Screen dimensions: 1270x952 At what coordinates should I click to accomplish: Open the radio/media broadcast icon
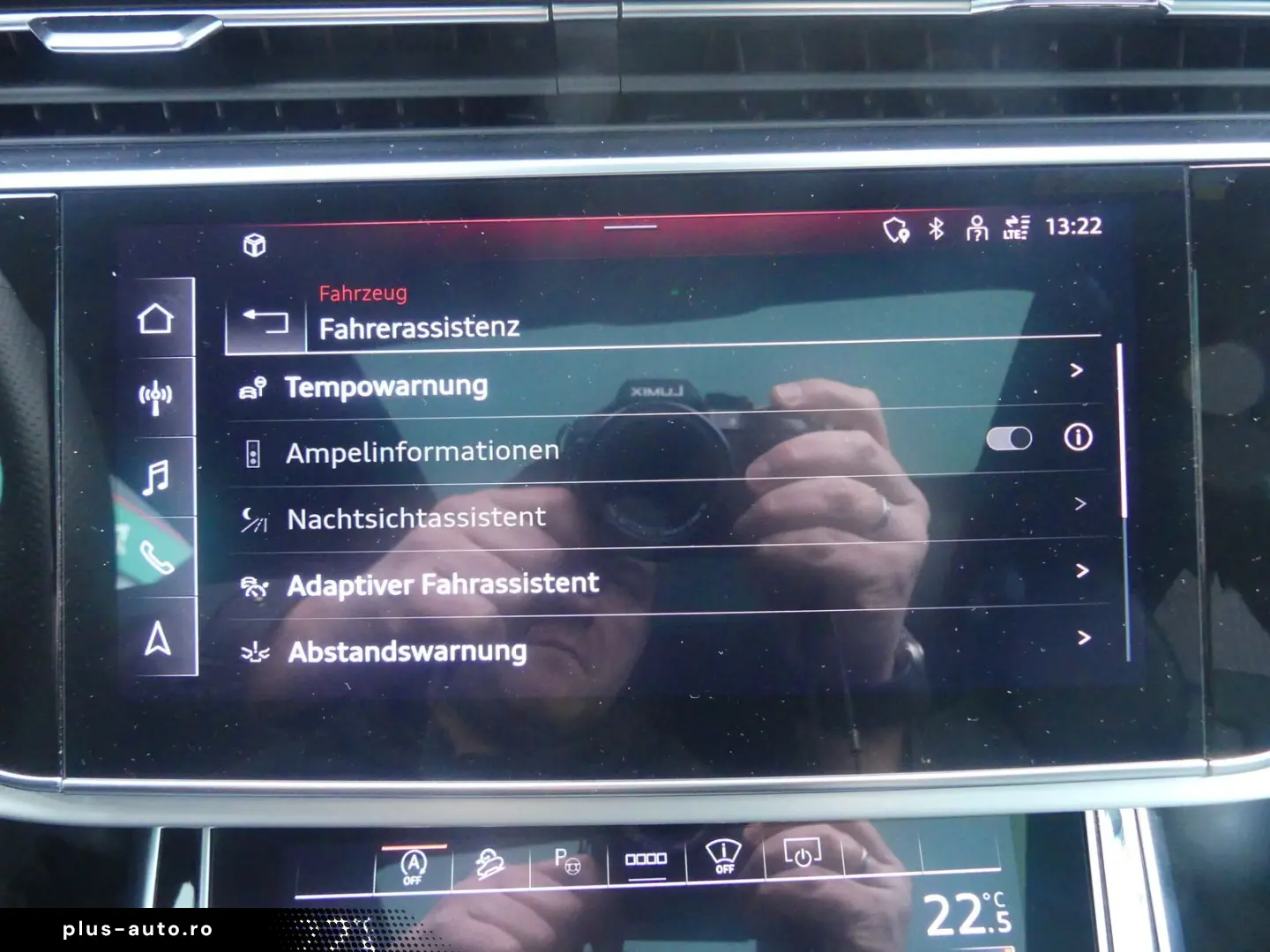coord(157,393)
